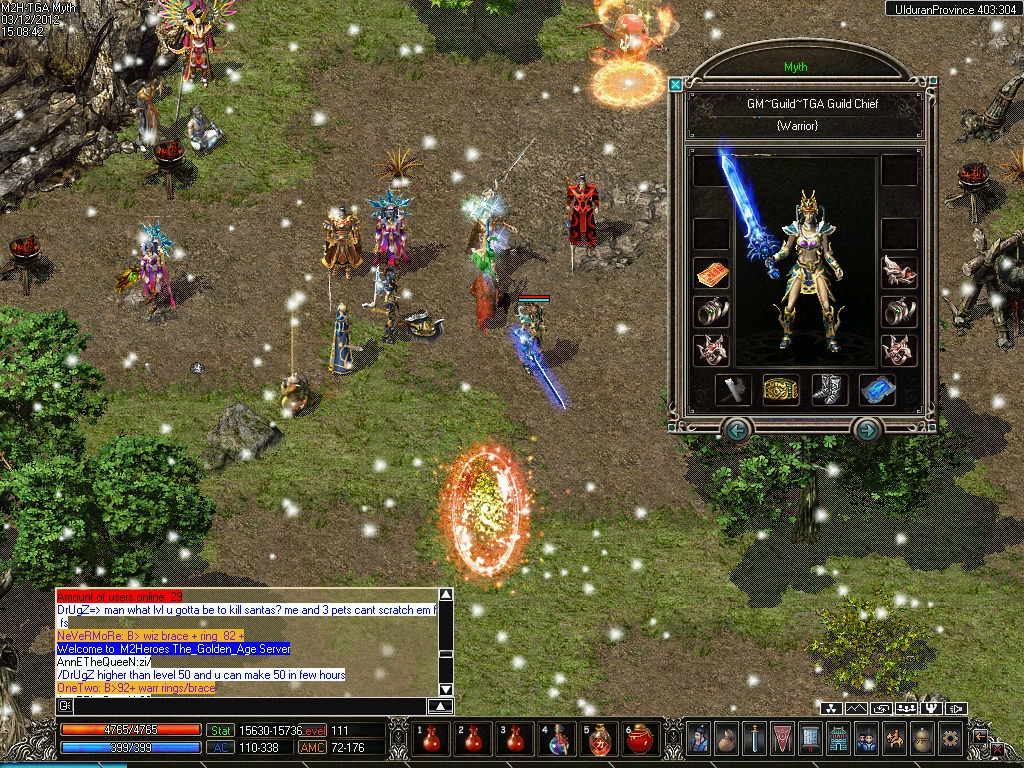
Task: Open the sword skills icon
Action: coord(754,739)
